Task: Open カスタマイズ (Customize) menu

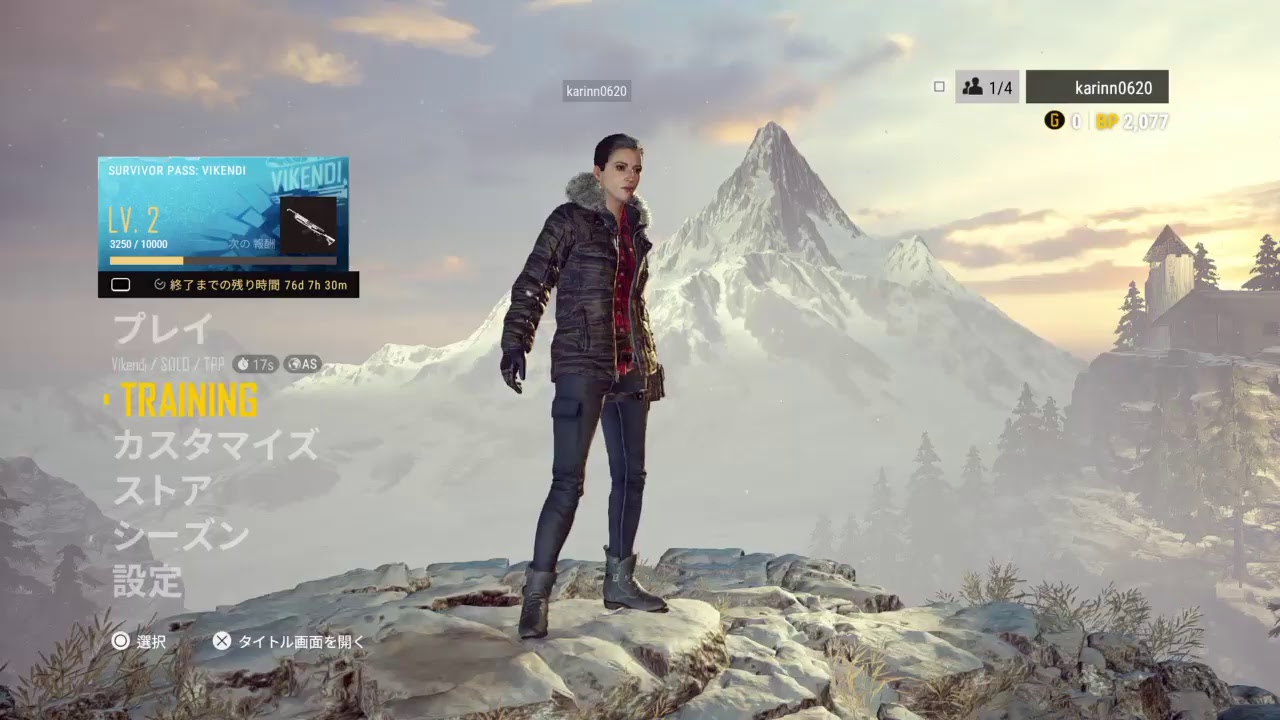Action: pos(215,444)
